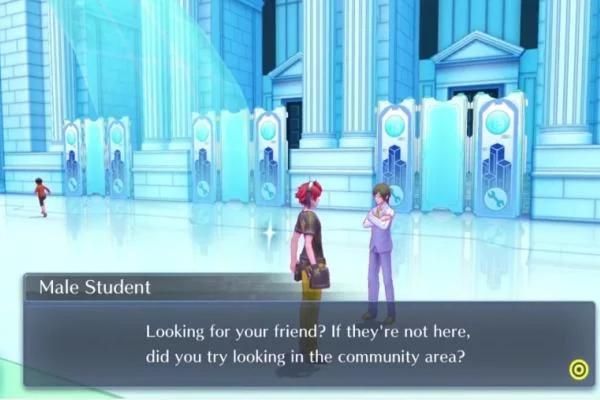600x400 pixels.
Task: Click the yellow dialogue advance indicator
Action: click(578, 370)
